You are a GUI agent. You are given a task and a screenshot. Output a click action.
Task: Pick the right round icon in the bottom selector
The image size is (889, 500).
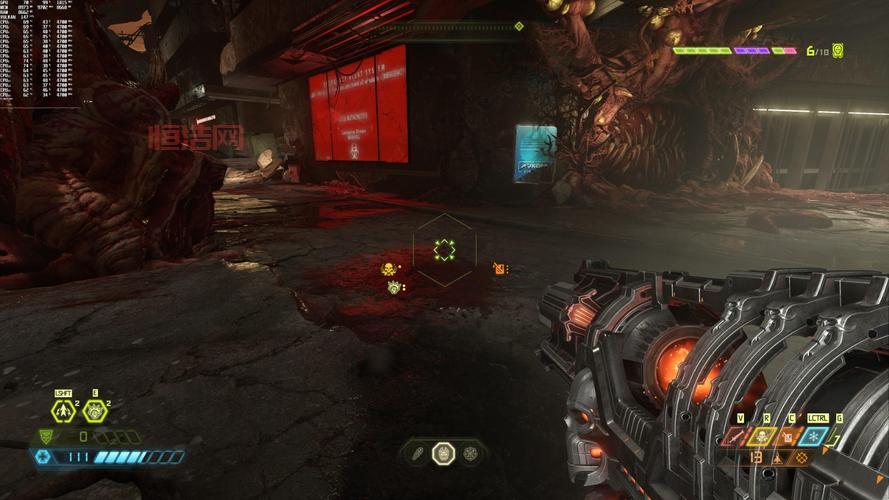470,454
